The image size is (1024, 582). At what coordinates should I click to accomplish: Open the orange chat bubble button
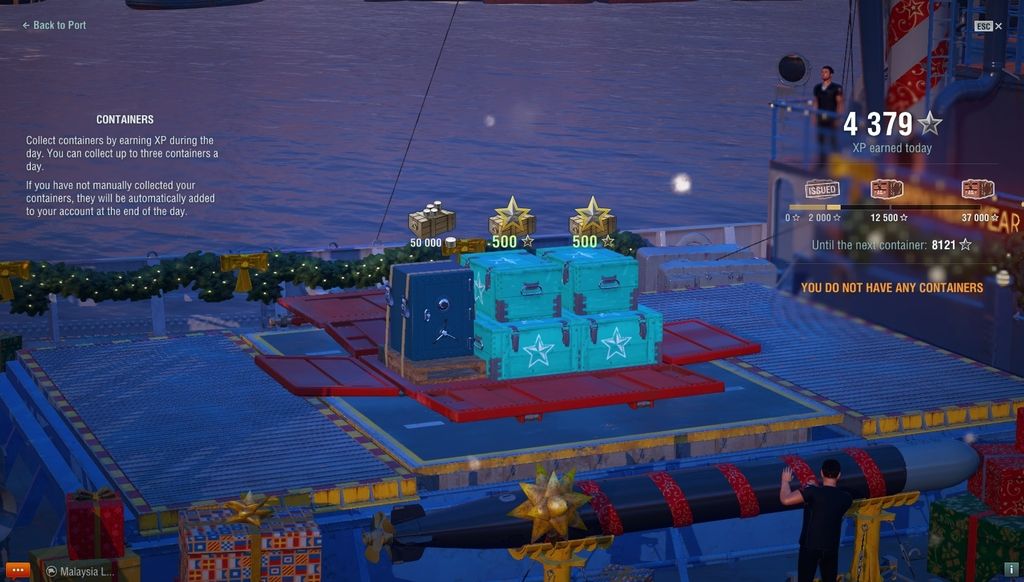[19, 571]
